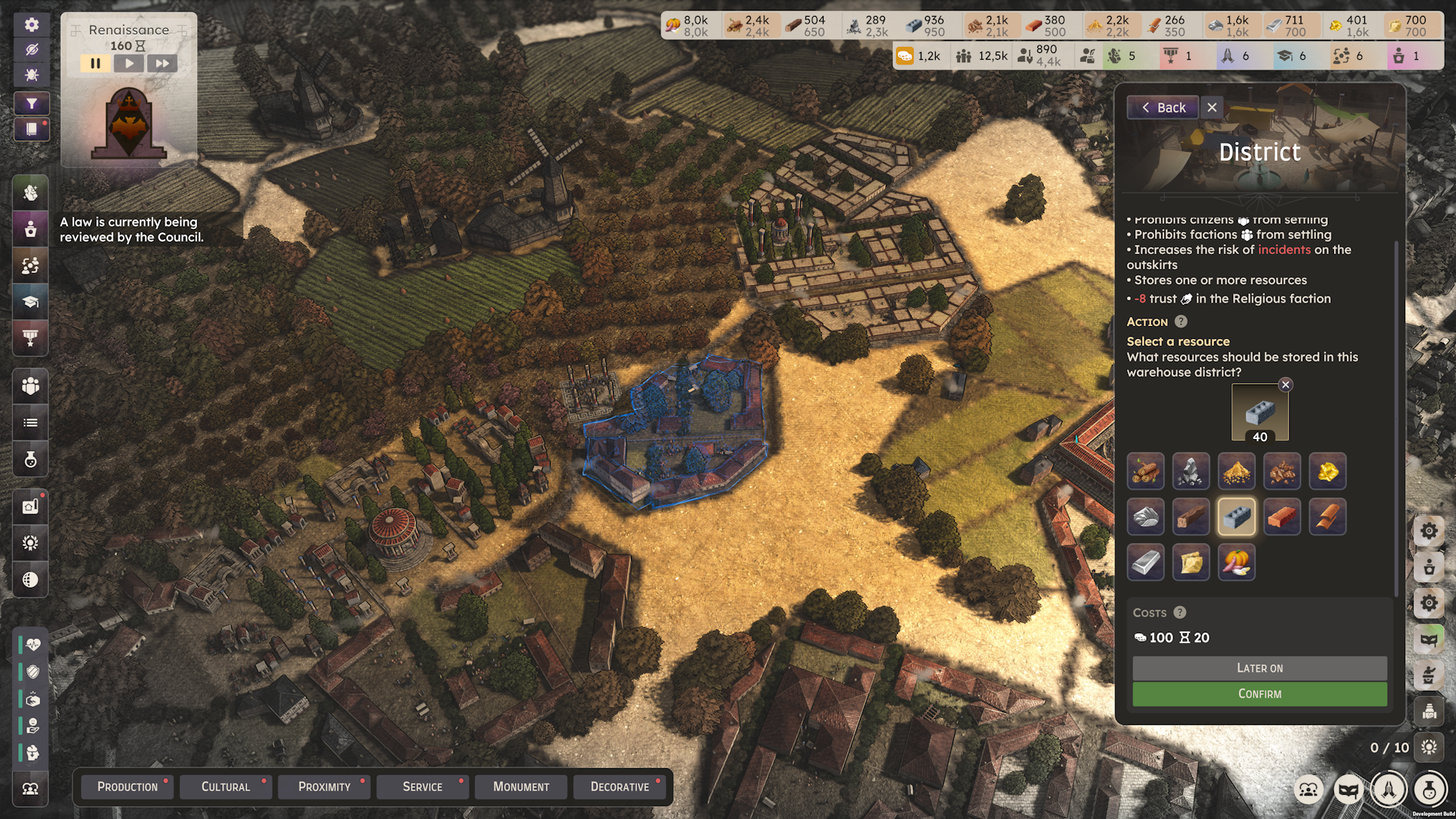
Task: Open the Production building category
Action: [x=127, y=787]
